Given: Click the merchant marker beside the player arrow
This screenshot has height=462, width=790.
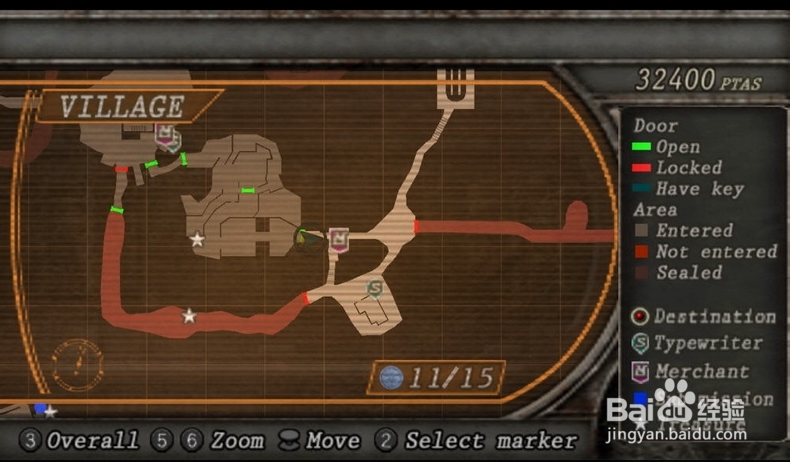Looking at the screenshot, I should click(x=339, y=239).
